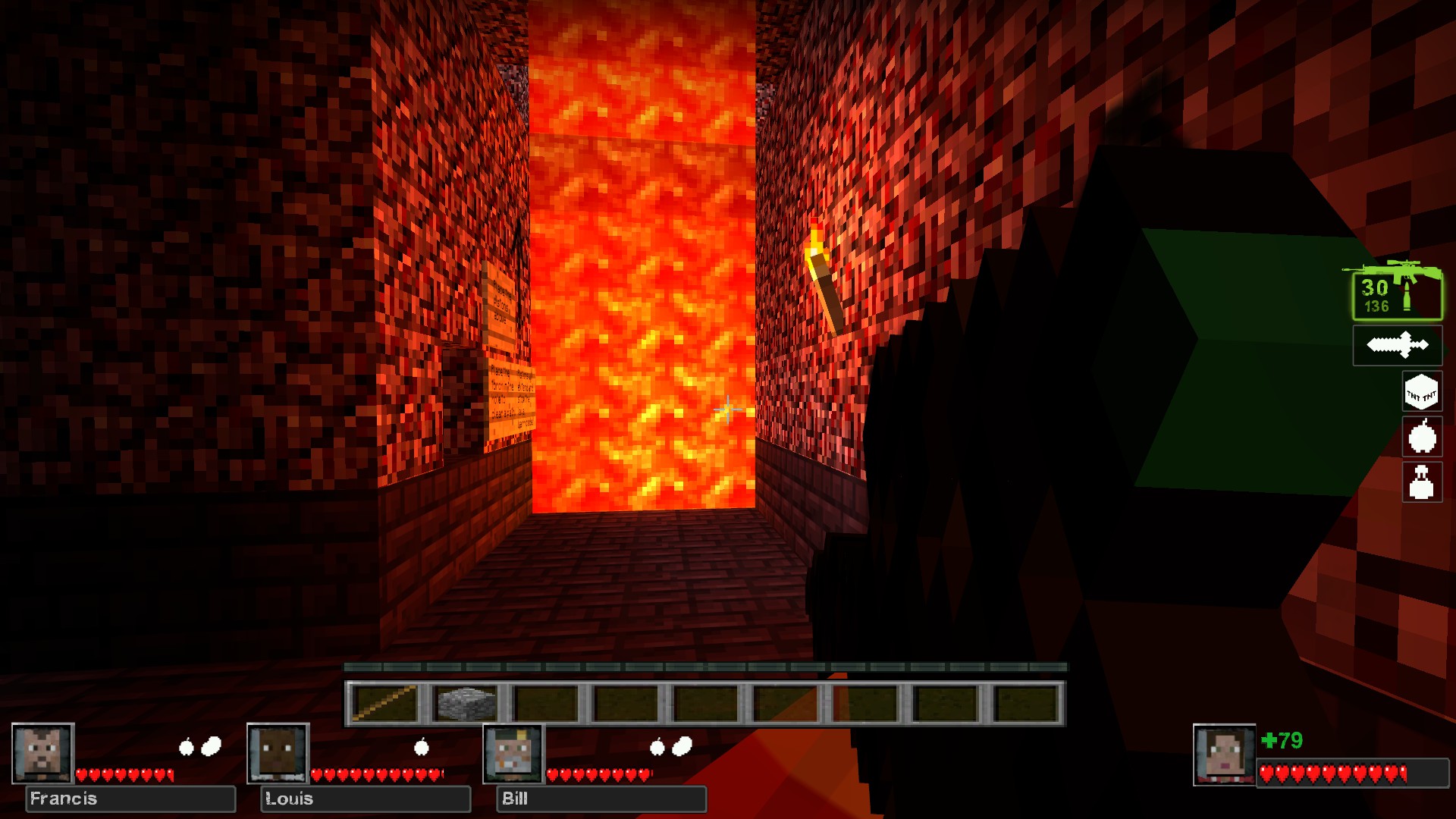Viewport: 1456px width, 819px height.
Task: Select the potion bottle item slot
Action: pos(1422,482)
